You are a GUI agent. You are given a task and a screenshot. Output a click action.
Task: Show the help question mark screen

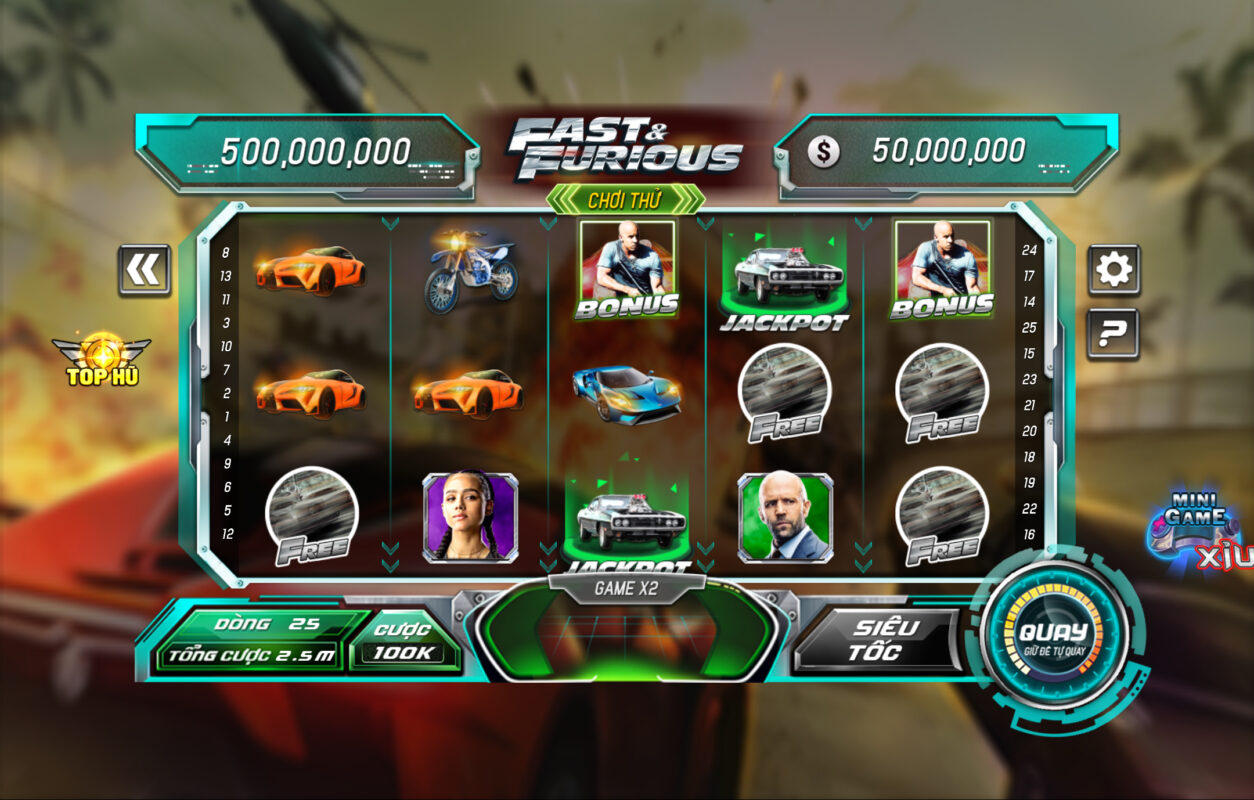click(1113, 334)
